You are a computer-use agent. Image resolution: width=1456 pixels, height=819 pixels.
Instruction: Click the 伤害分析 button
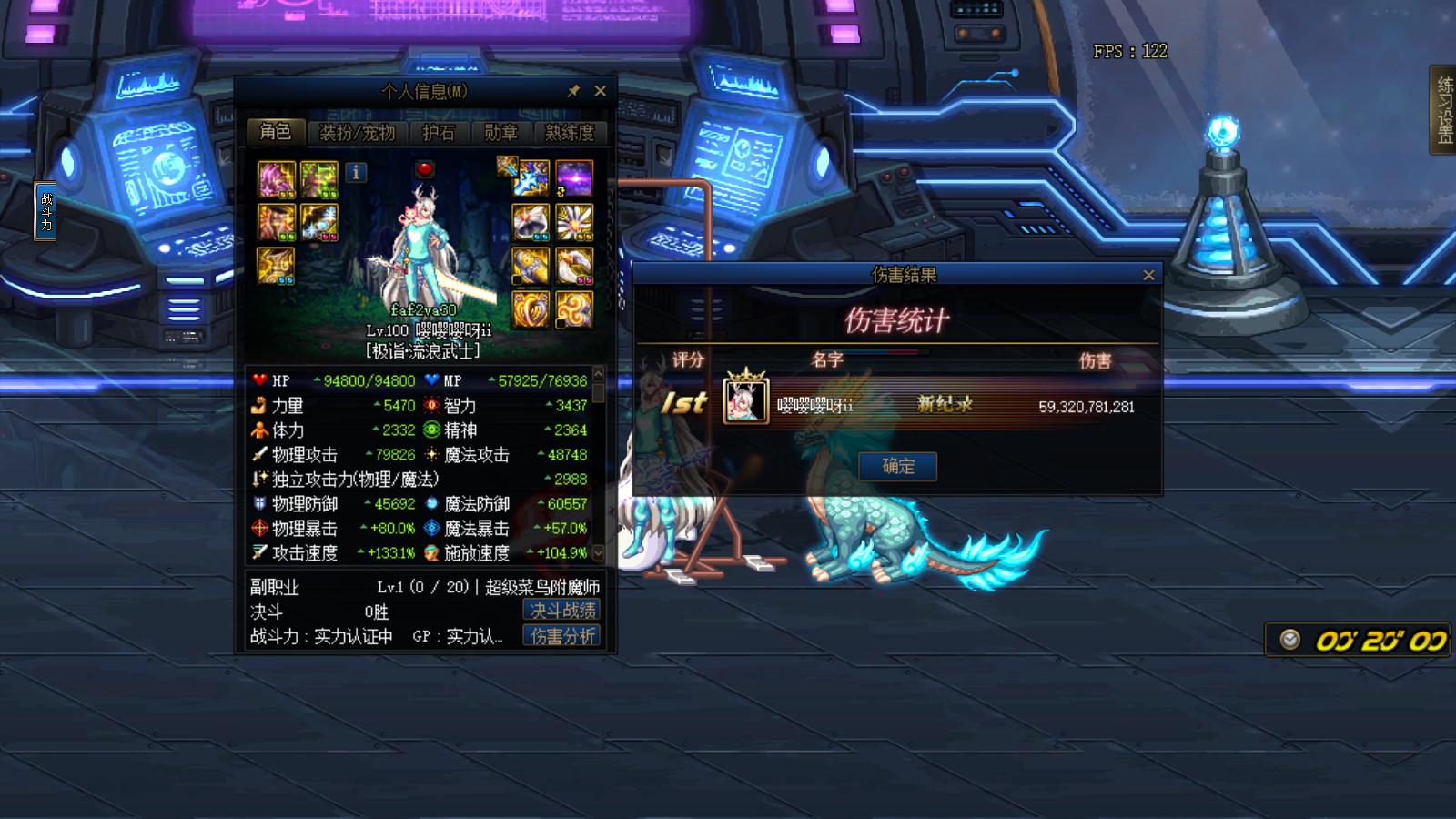(561, 636)
